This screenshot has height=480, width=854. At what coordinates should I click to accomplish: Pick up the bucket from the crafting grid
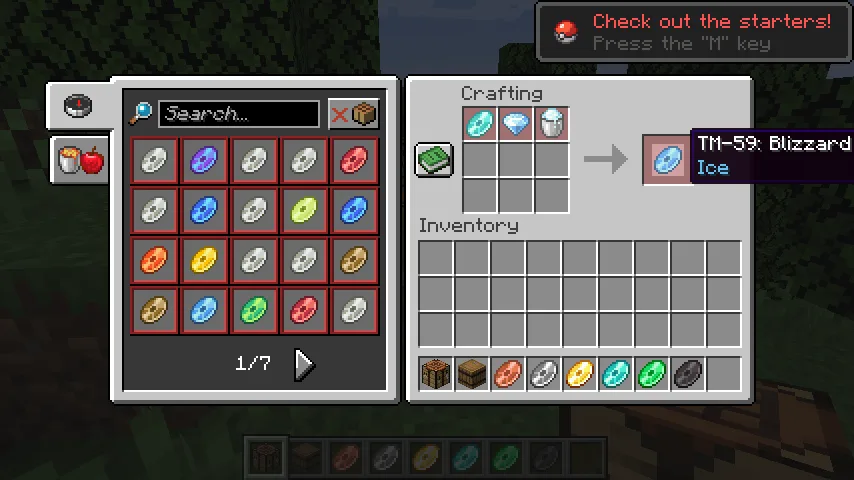tap(551, 125)
